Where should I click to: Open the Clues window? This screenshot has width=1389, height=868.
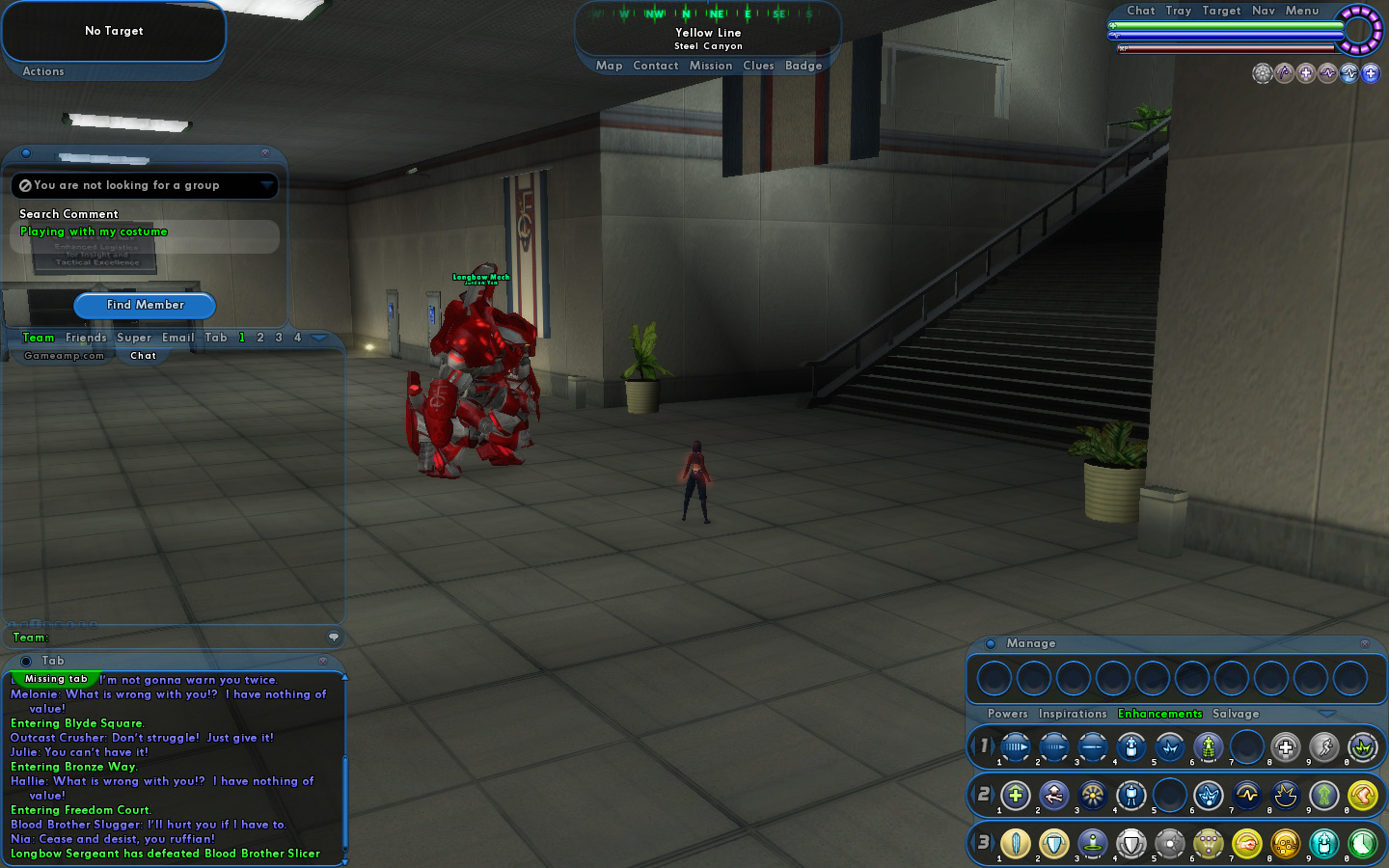pos(758,66)
